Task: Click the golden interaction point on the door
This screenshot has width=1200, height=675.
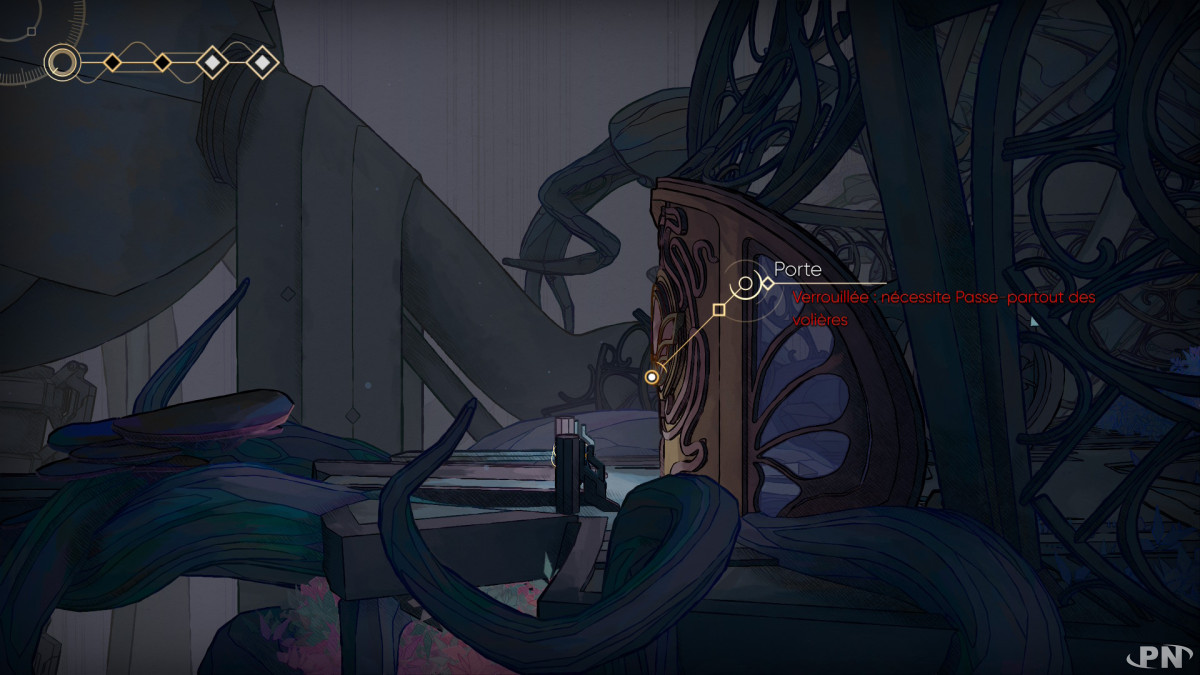Action: pos(653,377)
